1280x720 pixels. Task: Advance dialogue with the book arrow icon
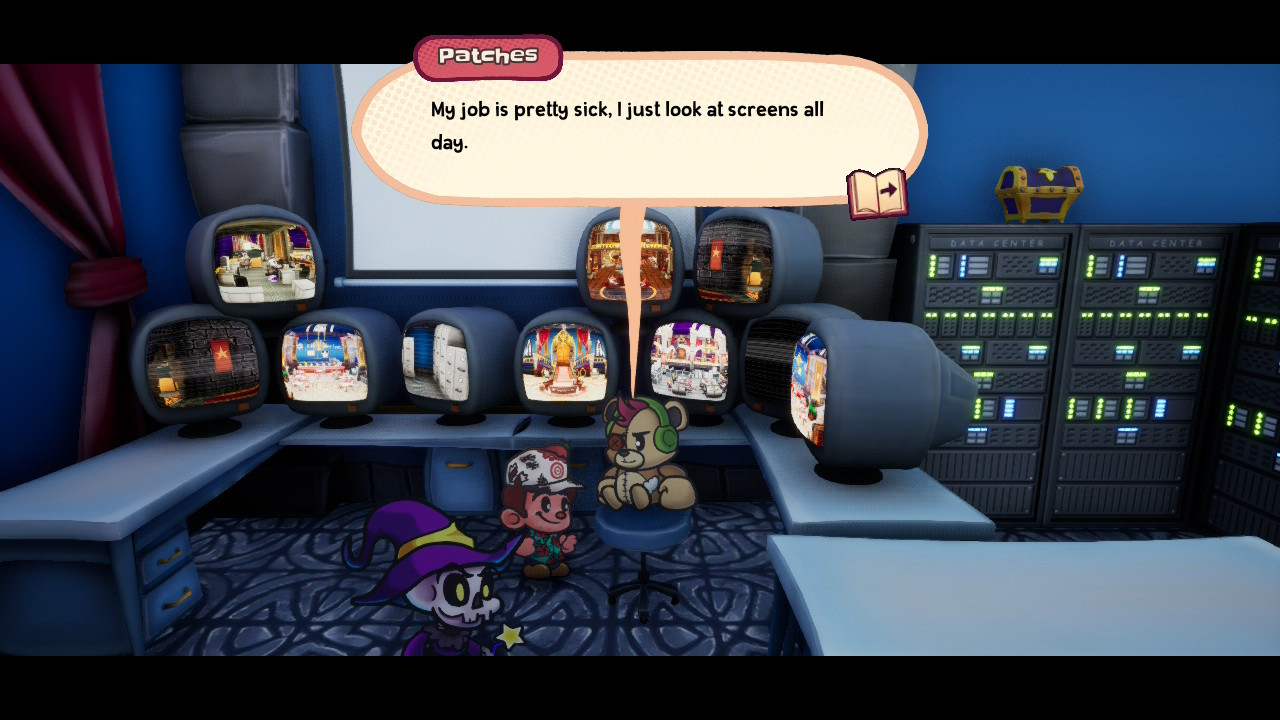click(877, 193)
